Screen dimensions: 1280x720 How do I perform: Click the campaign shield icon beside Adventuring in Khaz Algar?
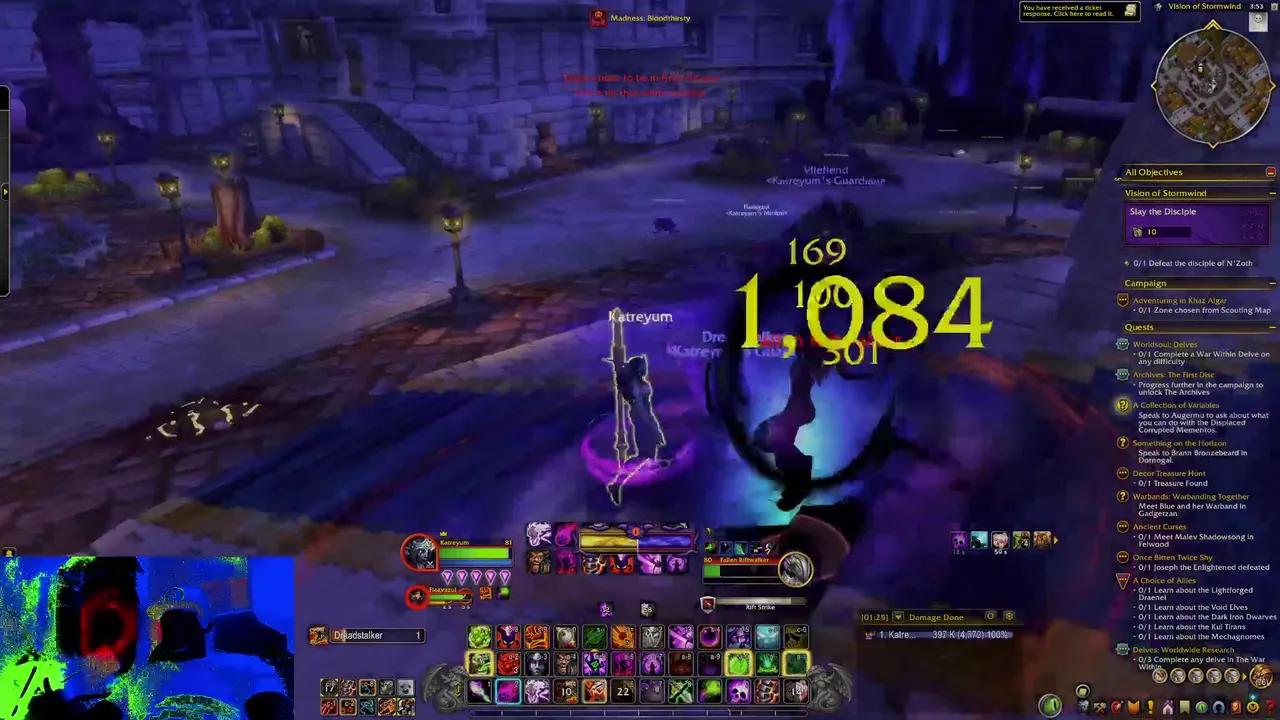click(x=1122, y=300)
